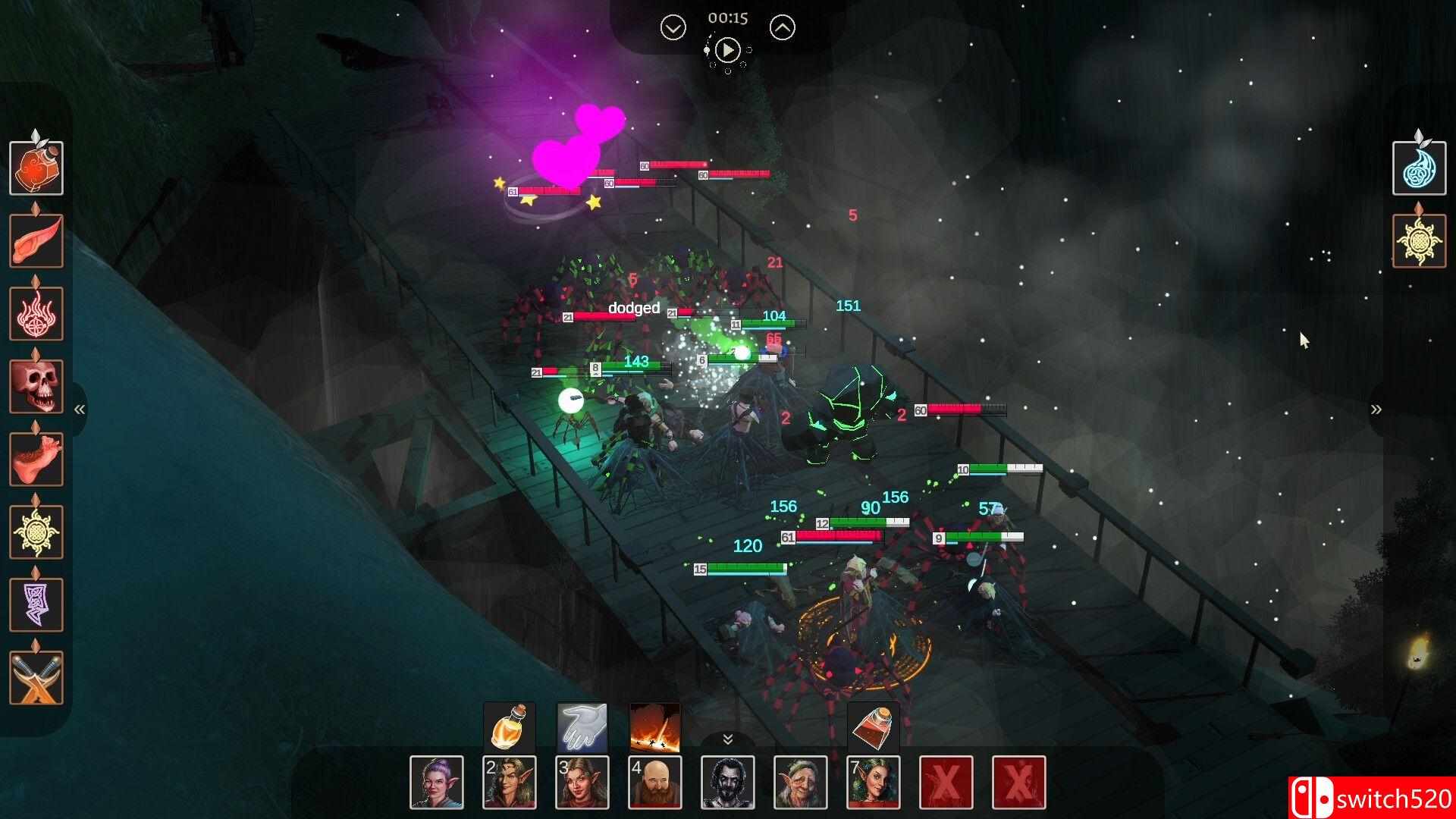Trigger the fiery explosion ability
The width and height of the screenshot is (1456, 819).
[x=655, y=727]
